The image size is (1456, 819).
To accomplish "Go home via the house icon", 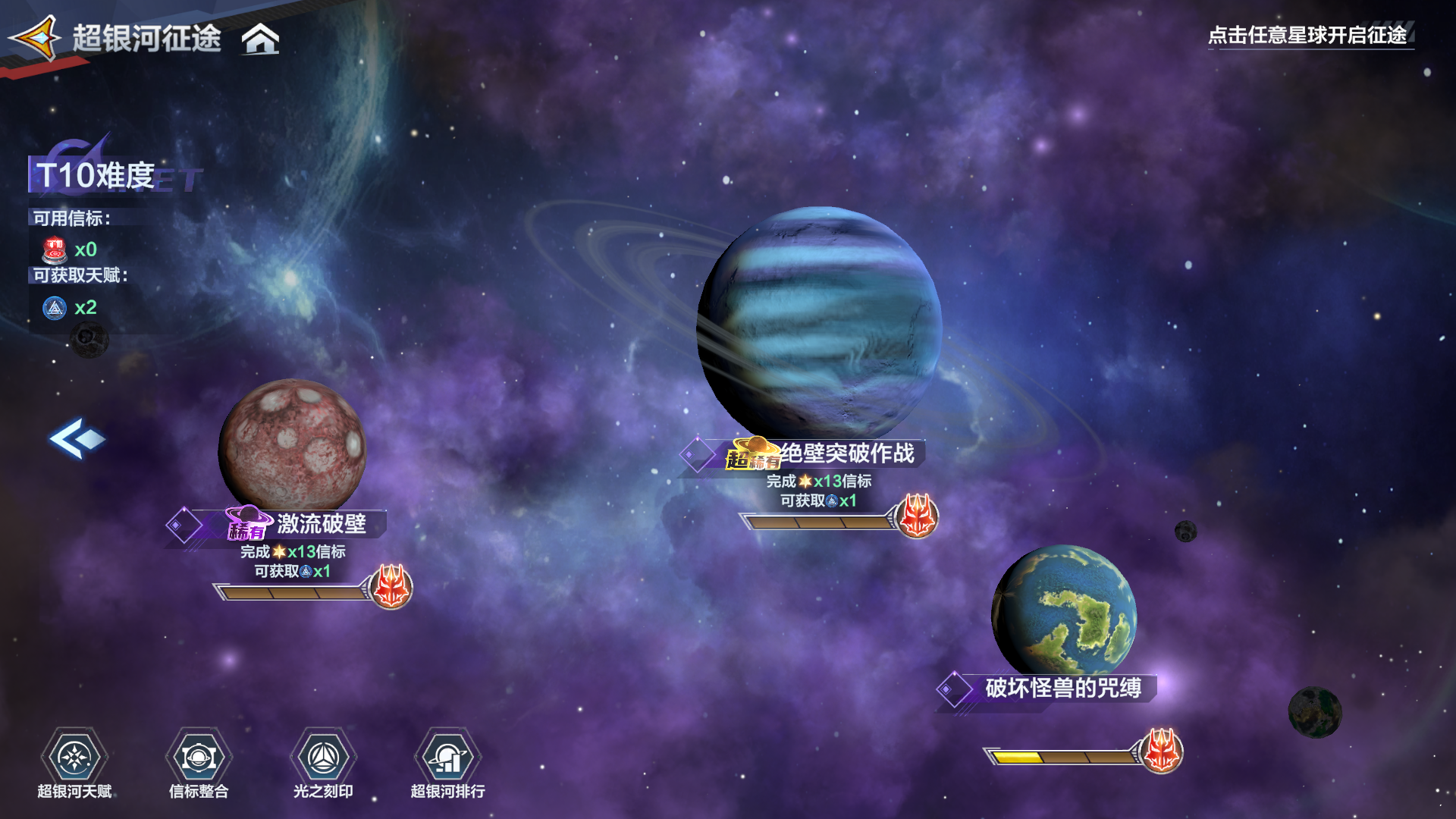I will pyautogui.click(x=260, y=39).
